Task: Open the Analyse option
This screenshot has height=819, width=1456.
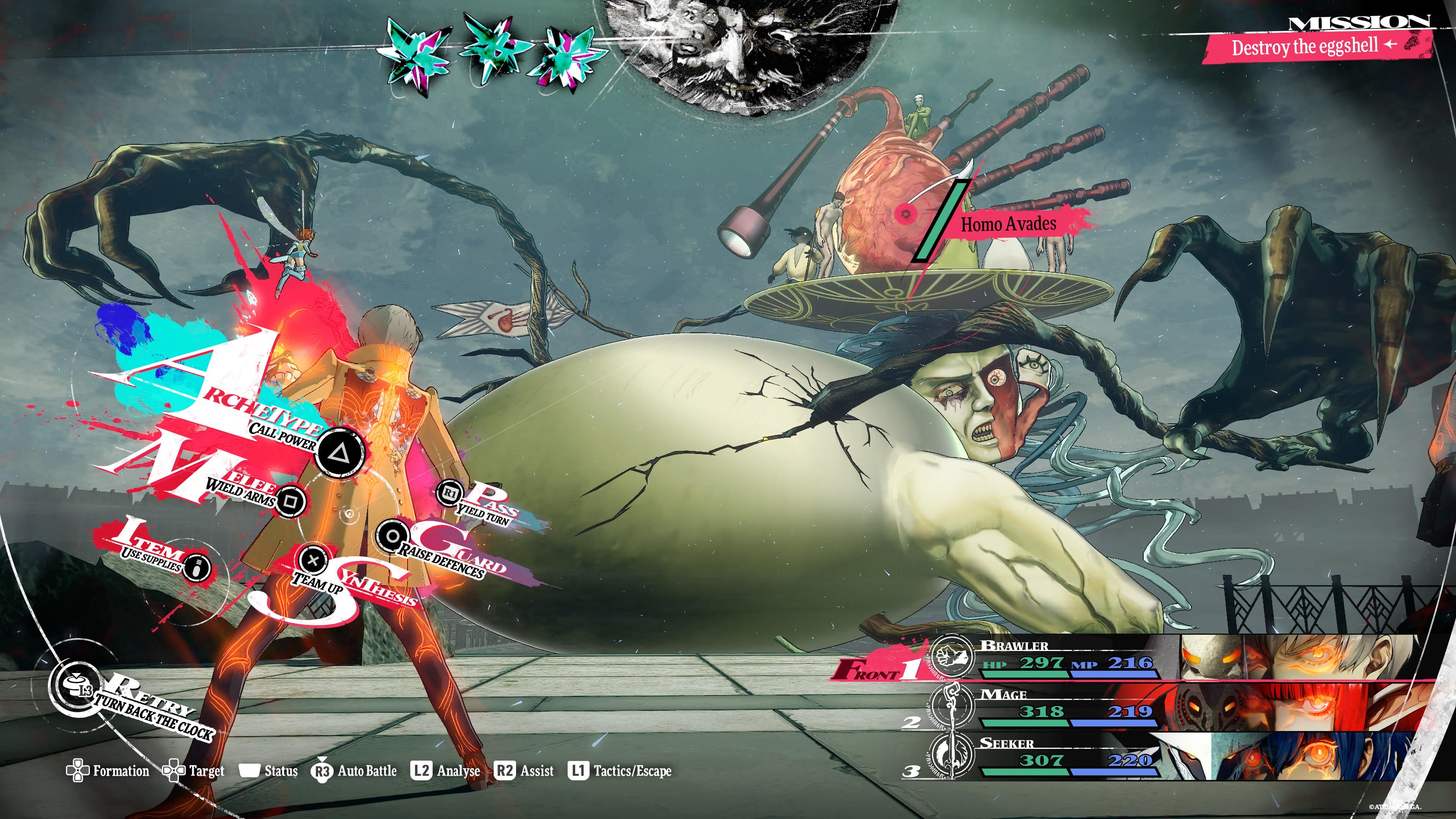Action: coord(447,771)
